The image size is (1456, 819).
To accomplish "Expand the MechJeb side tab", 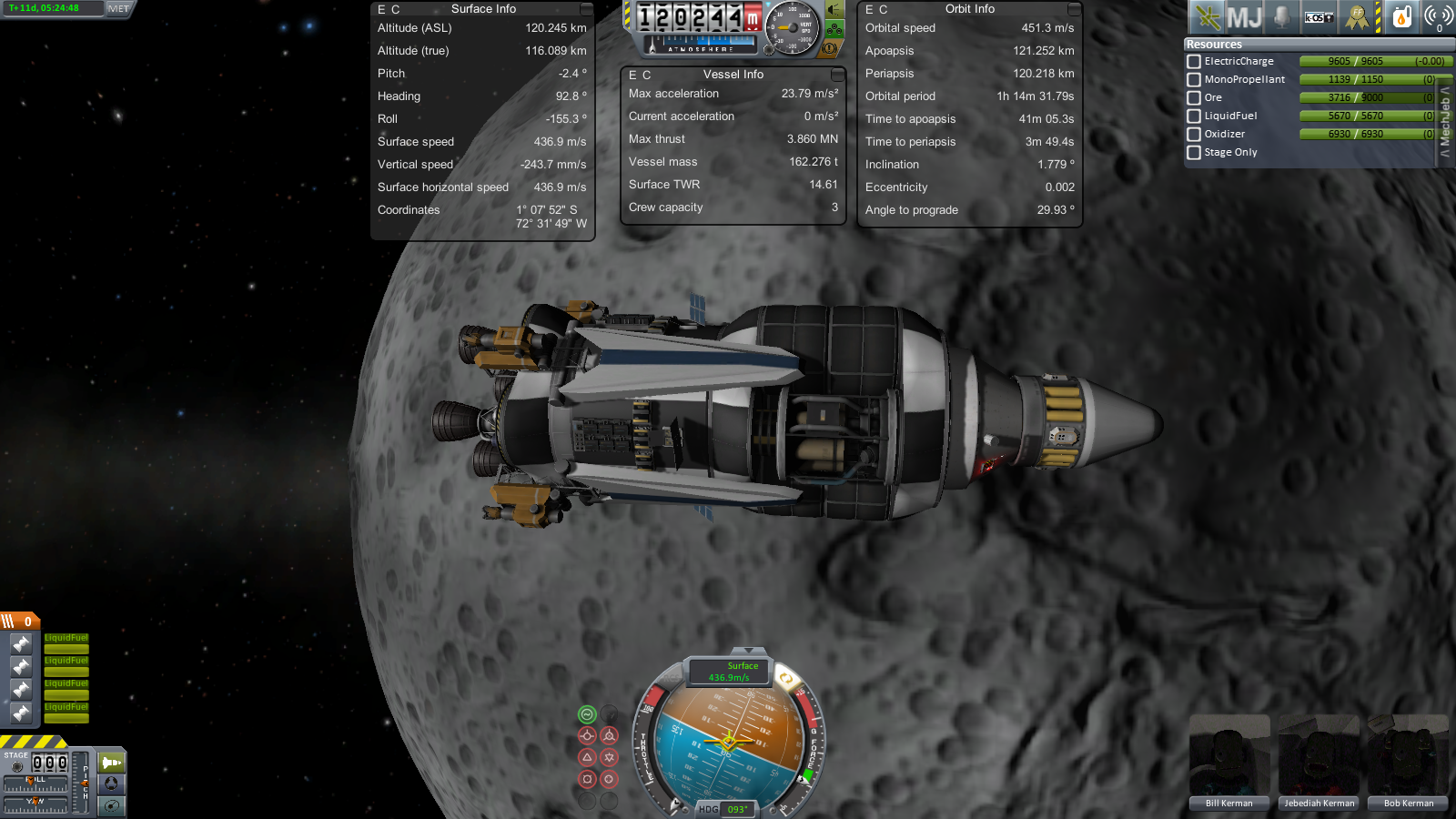I will pos(1445,123).
